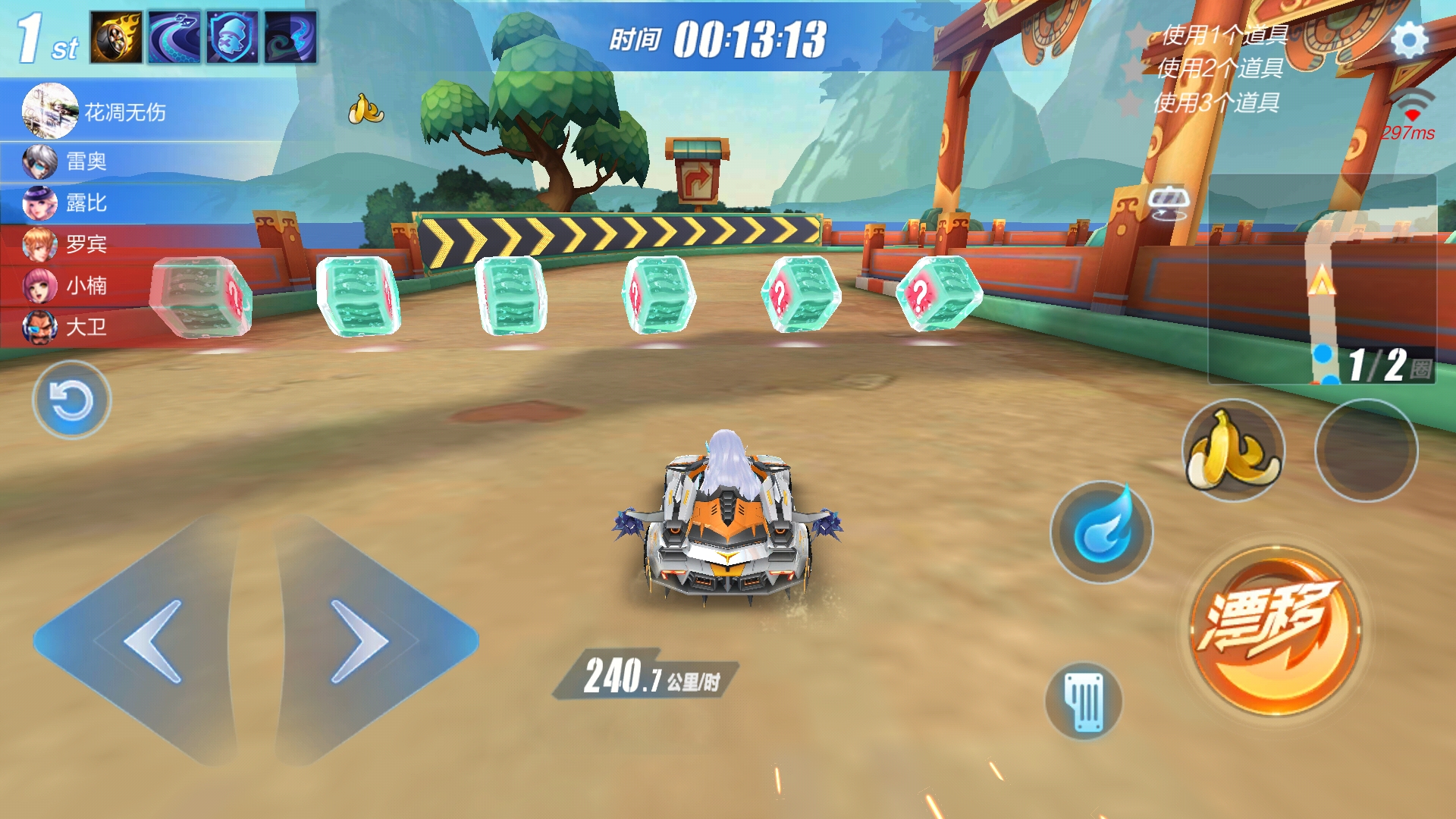Screen dimensions: 1456x819
Task: Hit the brake pedal button
Action: 1084,701
